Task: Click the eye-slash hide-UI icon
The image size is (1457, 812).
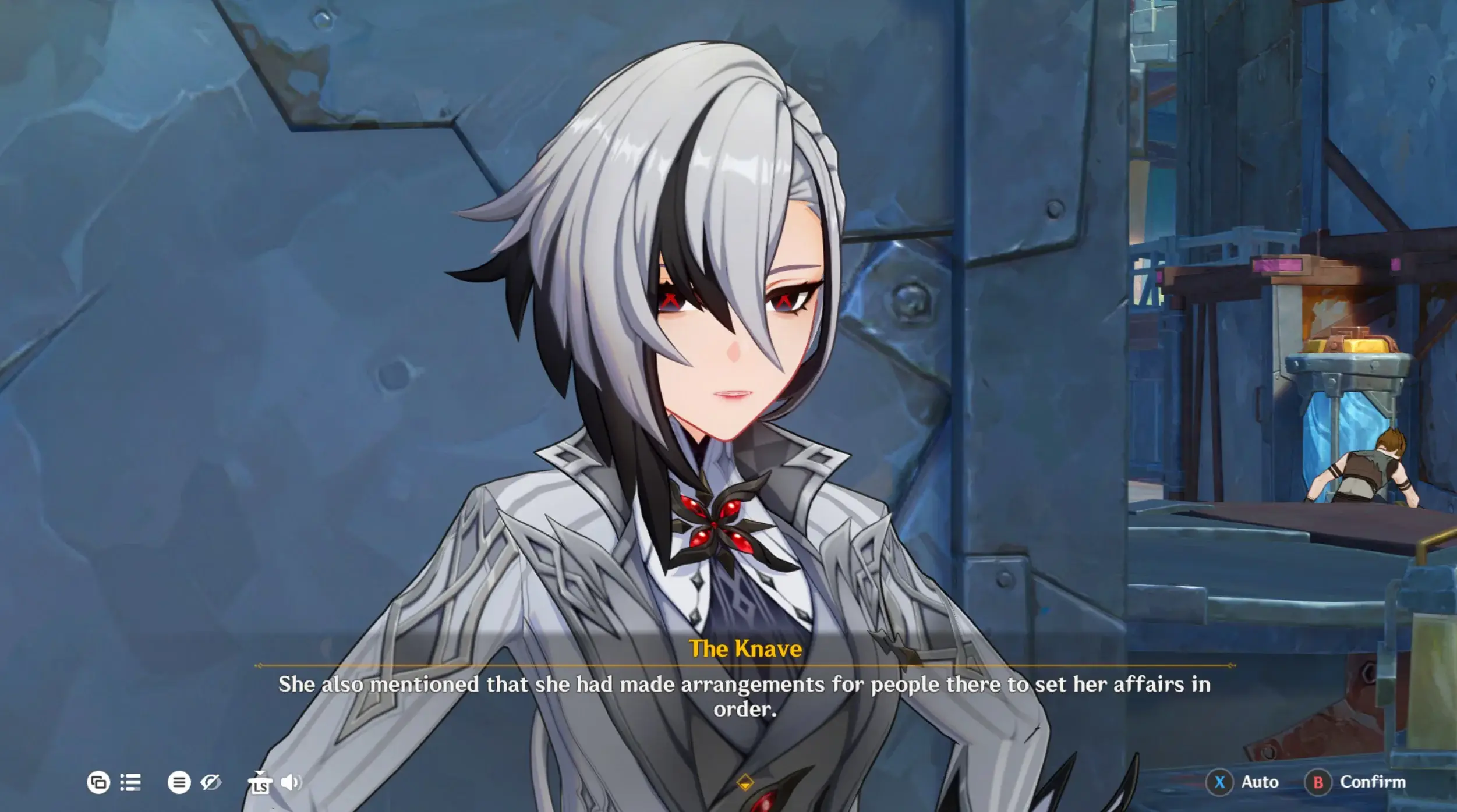Action: [211, 783]
